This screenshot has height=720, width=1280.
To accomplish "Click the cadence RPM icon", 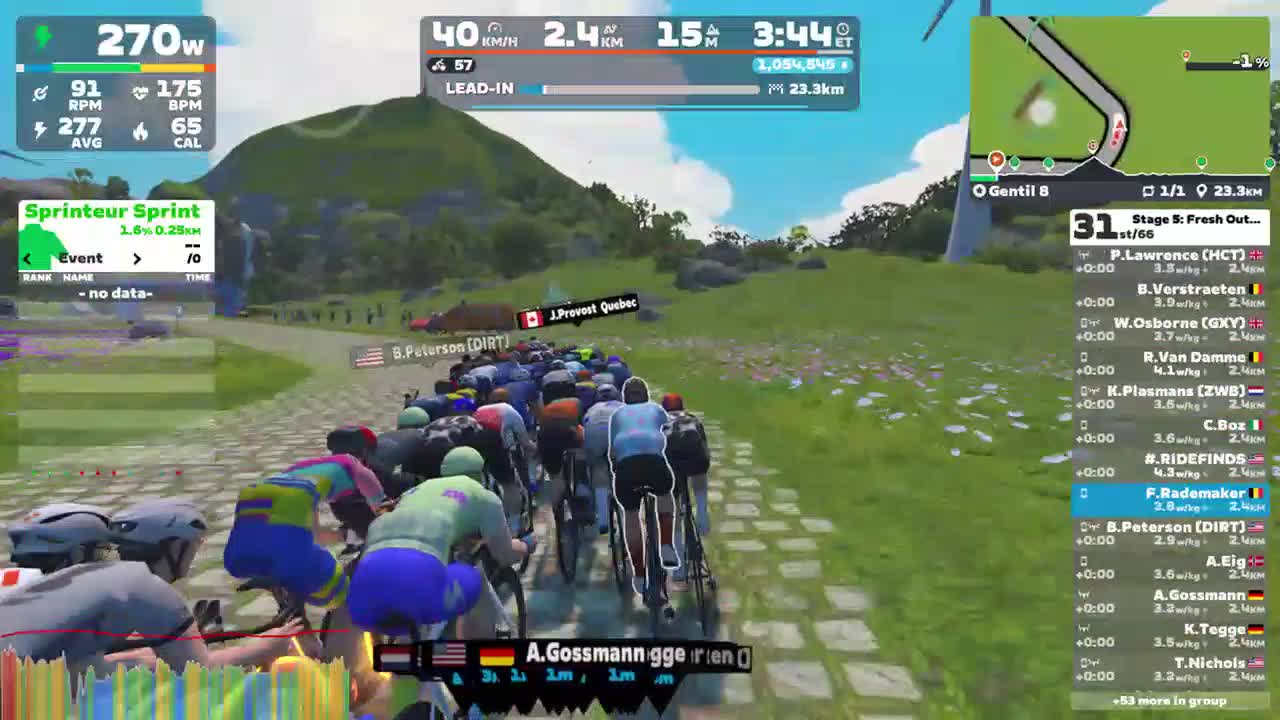I will [x=40, y=92].
